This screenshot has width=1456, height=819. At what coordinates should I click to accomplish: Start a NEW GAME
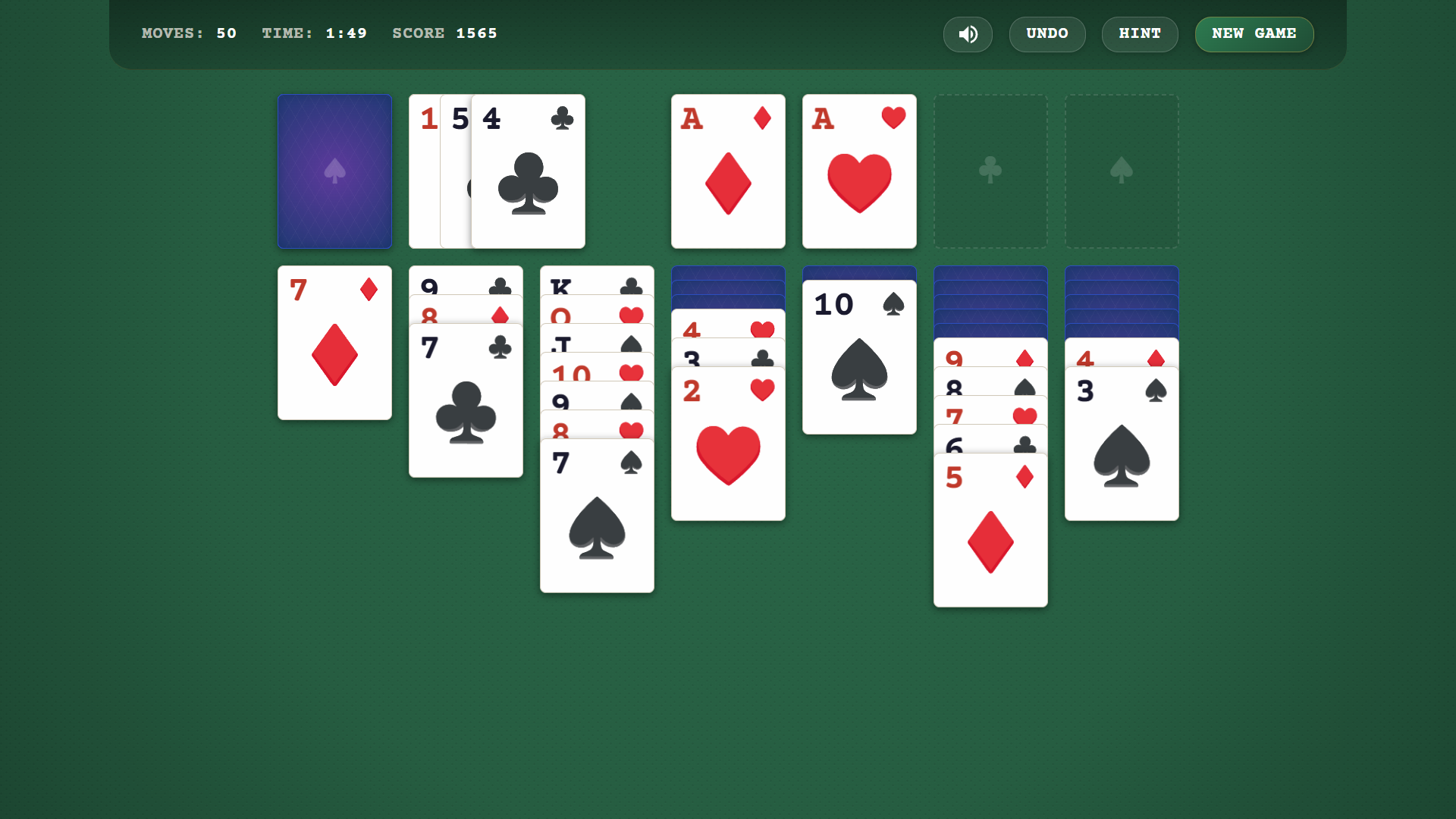tap(1254, 34)
